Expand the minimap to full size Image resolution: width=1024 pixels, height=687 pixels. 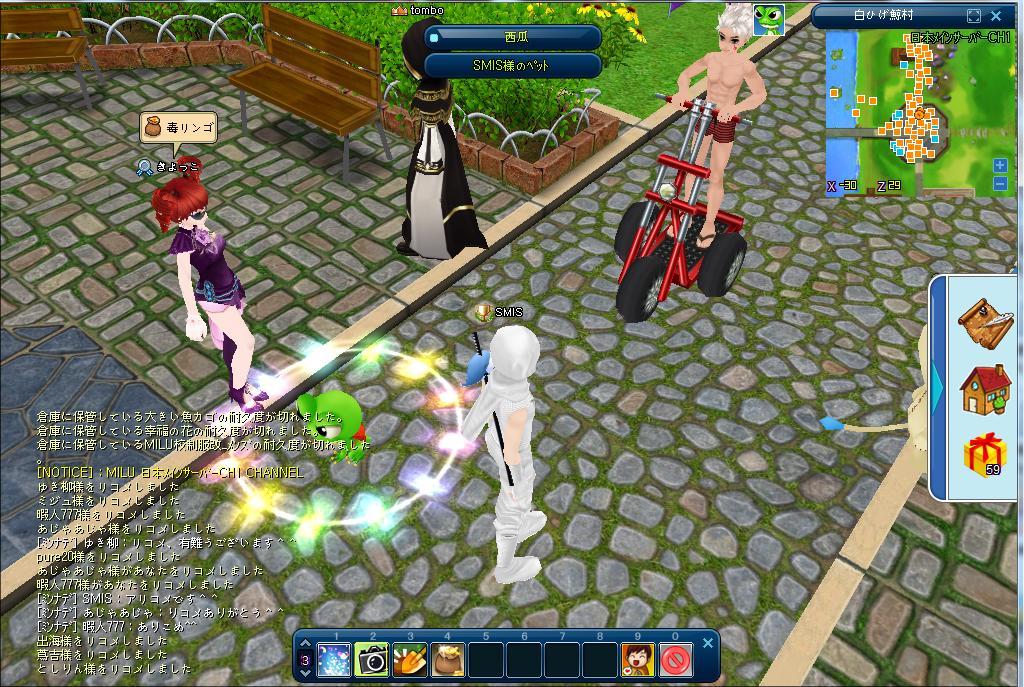click(x=974, y=16)
